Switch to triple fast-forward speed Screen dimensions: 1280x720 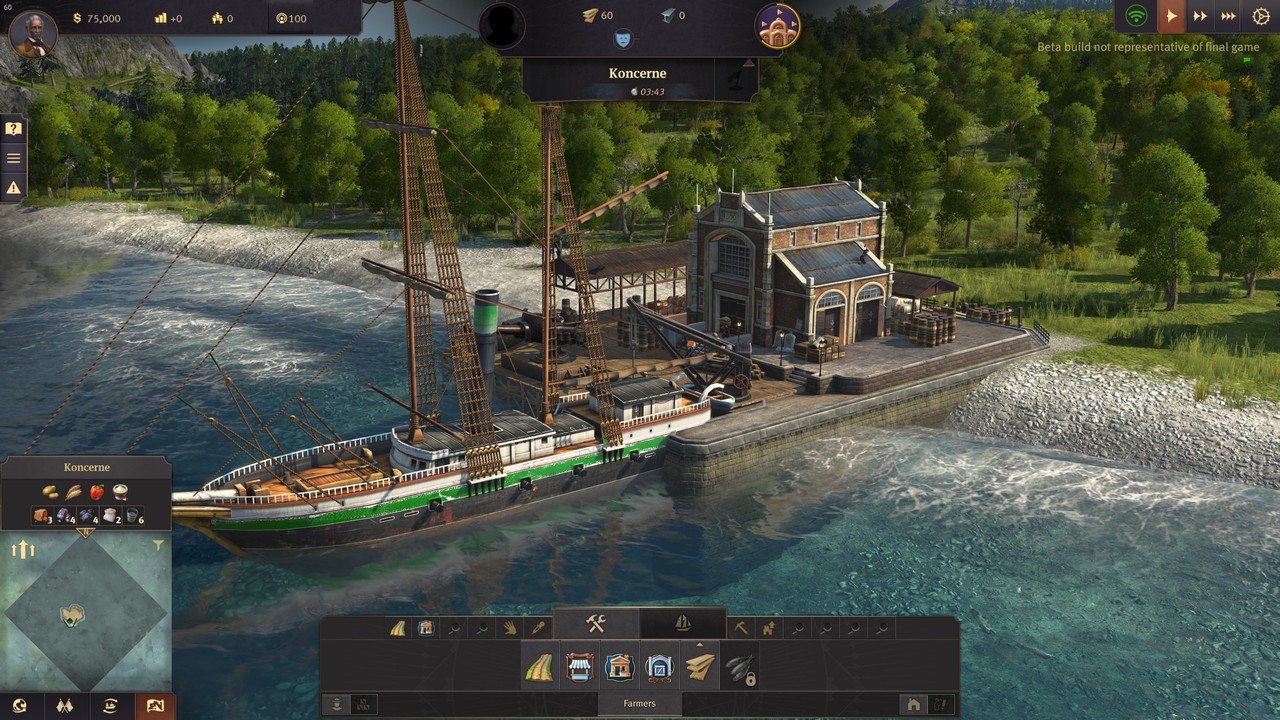click(1228, 16)
